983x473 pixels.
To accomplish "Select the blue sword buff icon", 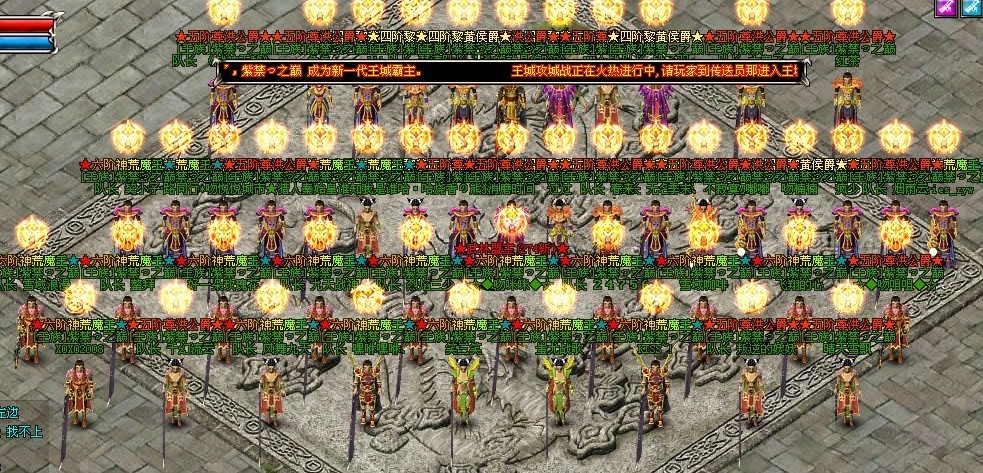I will click(x=971, y=7).
